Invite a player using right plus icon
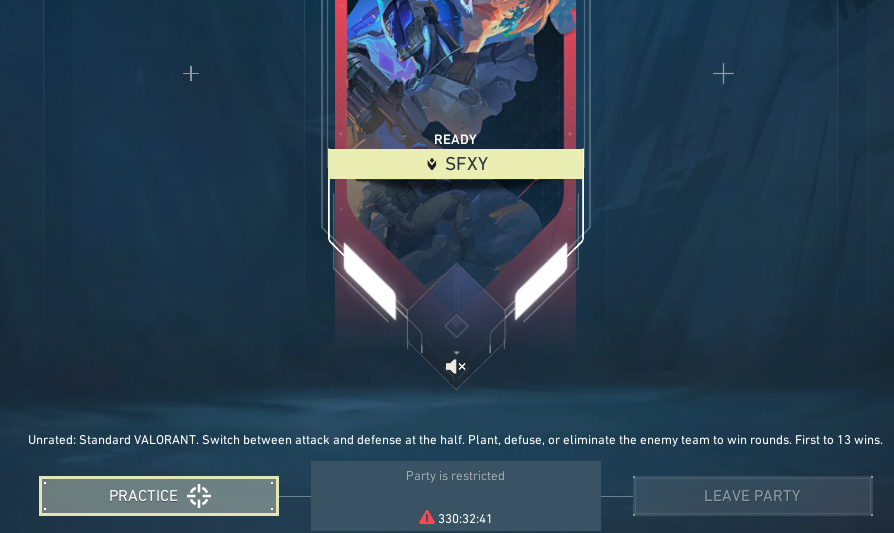Screen dimensions: 894x533 click(x=723, y=74)
